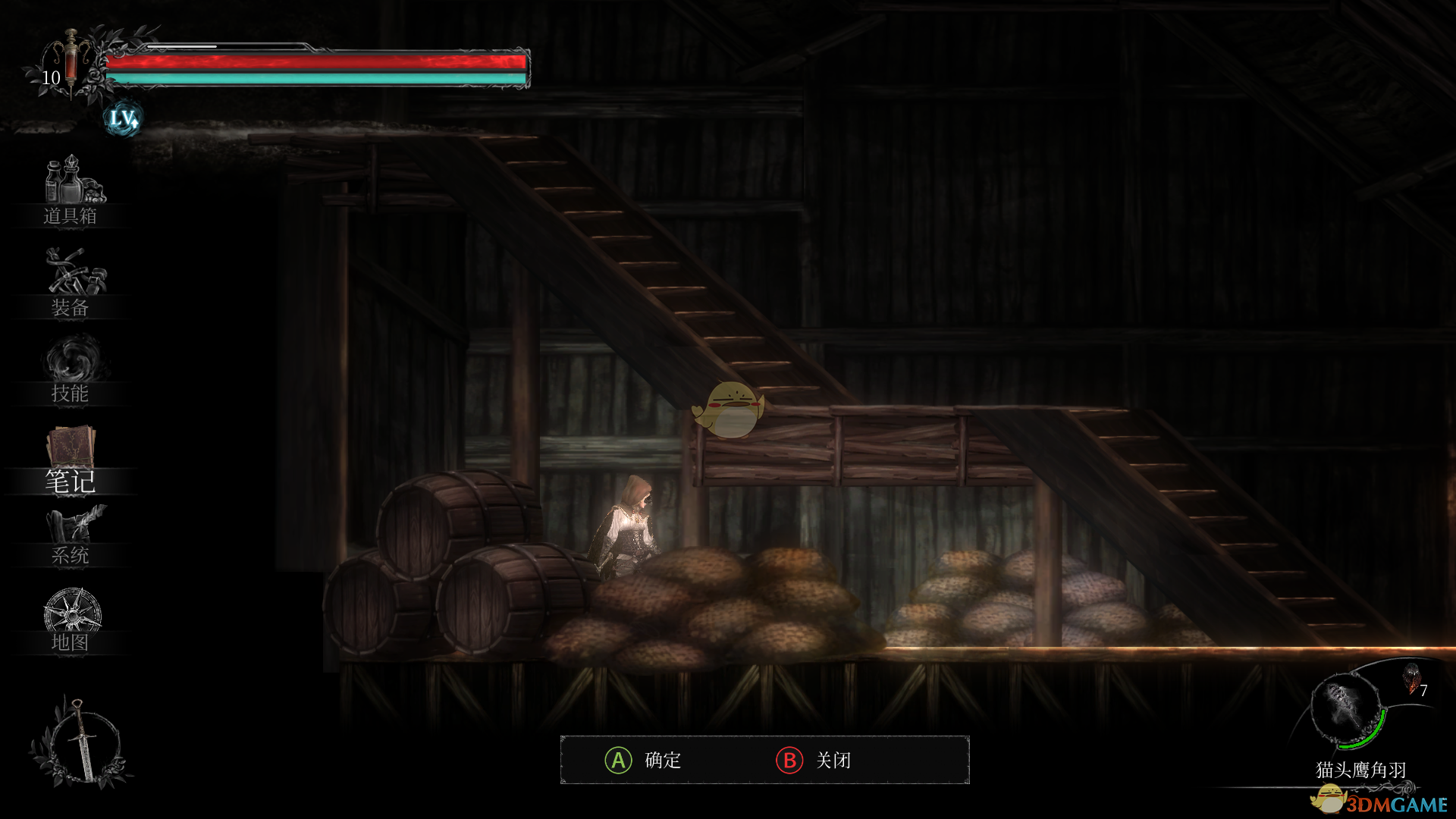Select the equipped sword weapon emblem
Viewport: 1456px width, 819px height.
click(80, 742)
